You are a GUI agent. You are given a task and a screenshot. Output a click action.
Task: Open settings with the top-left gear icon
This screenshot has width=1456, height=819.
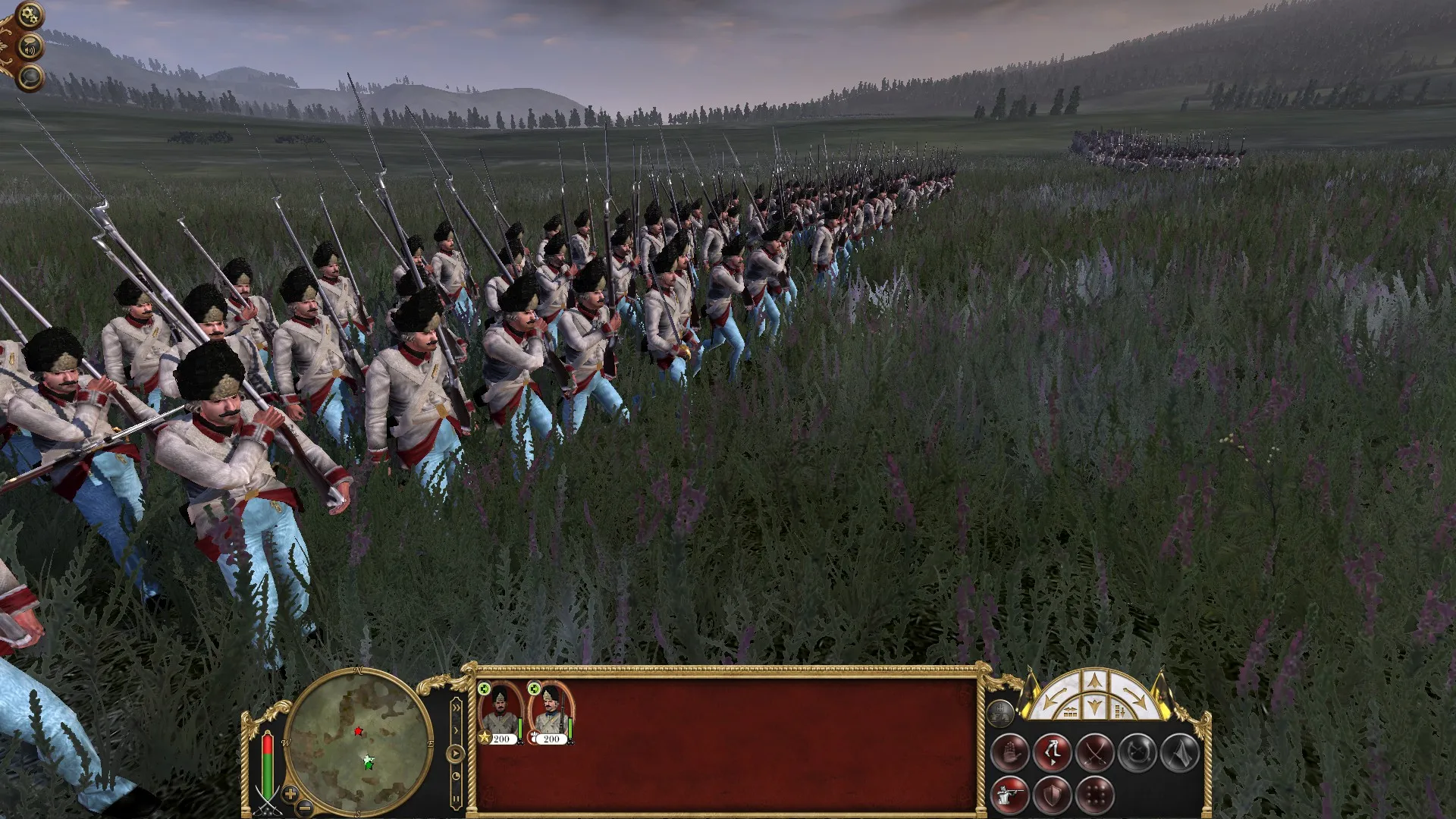(29, 14)
